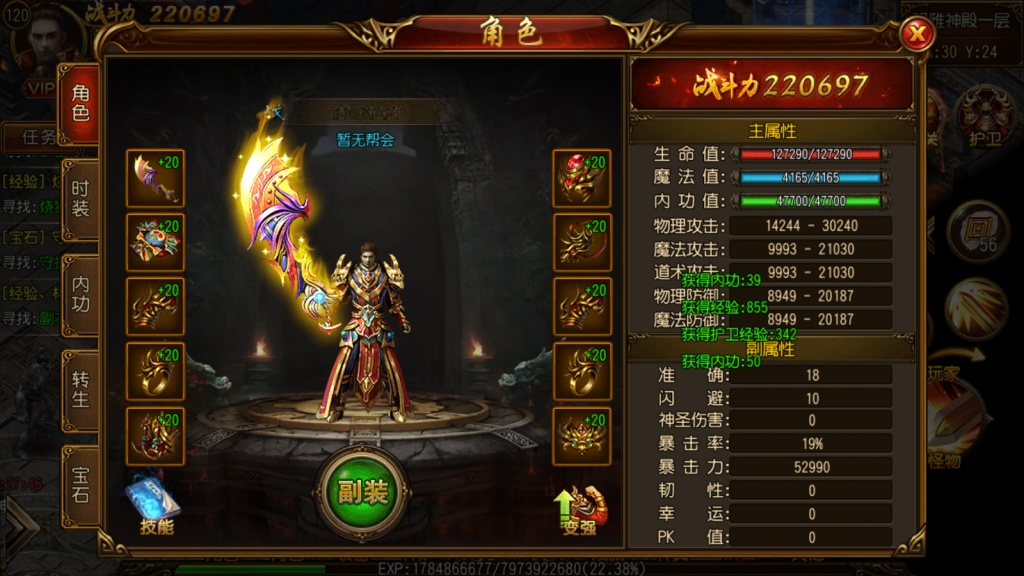Open the 时装 tab
The image size is (1024, 576).
coord(79,199)
